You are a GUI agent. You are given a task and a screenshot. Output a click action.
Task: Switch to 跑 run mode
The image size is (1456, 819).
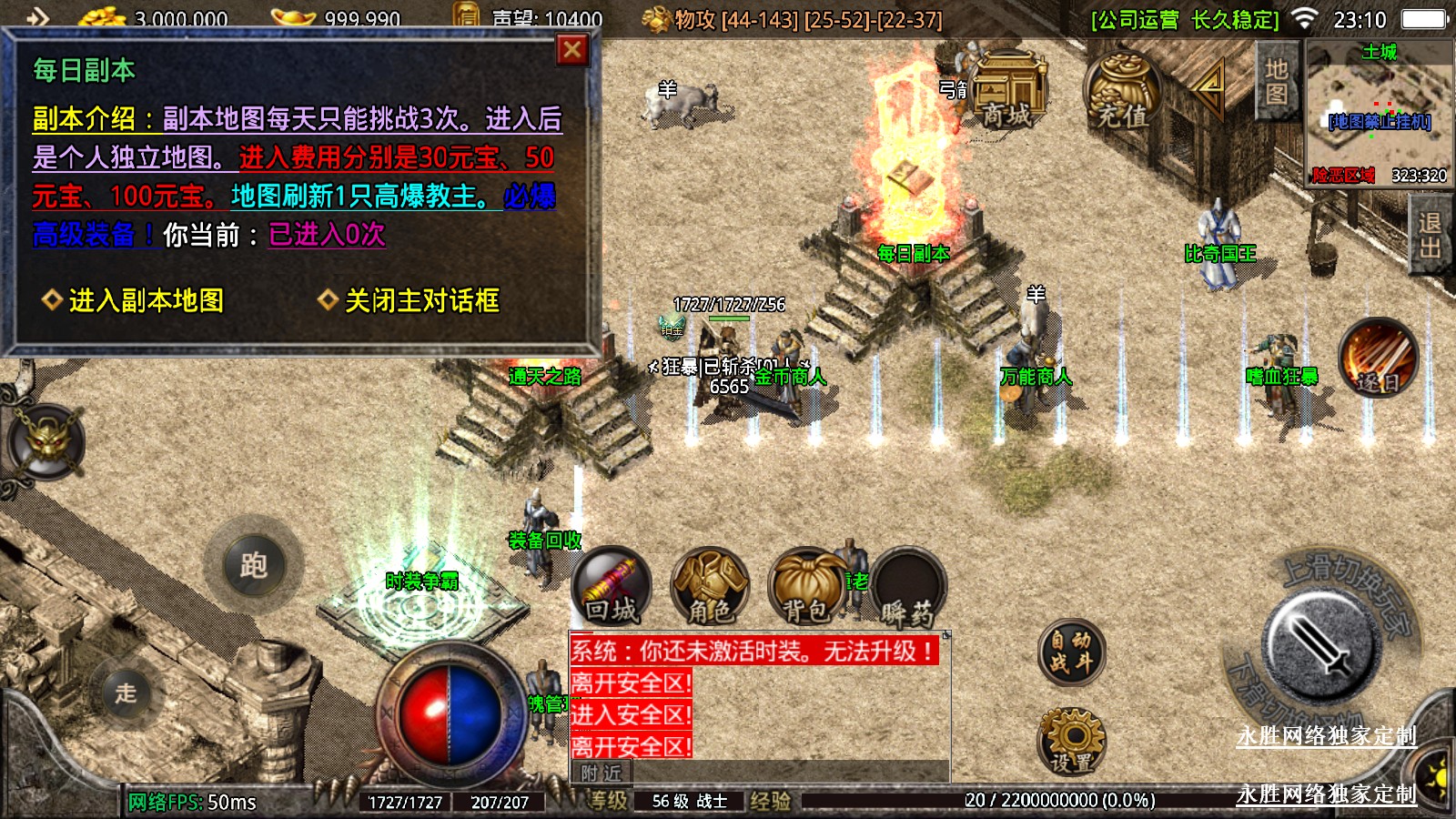(254, 565)
